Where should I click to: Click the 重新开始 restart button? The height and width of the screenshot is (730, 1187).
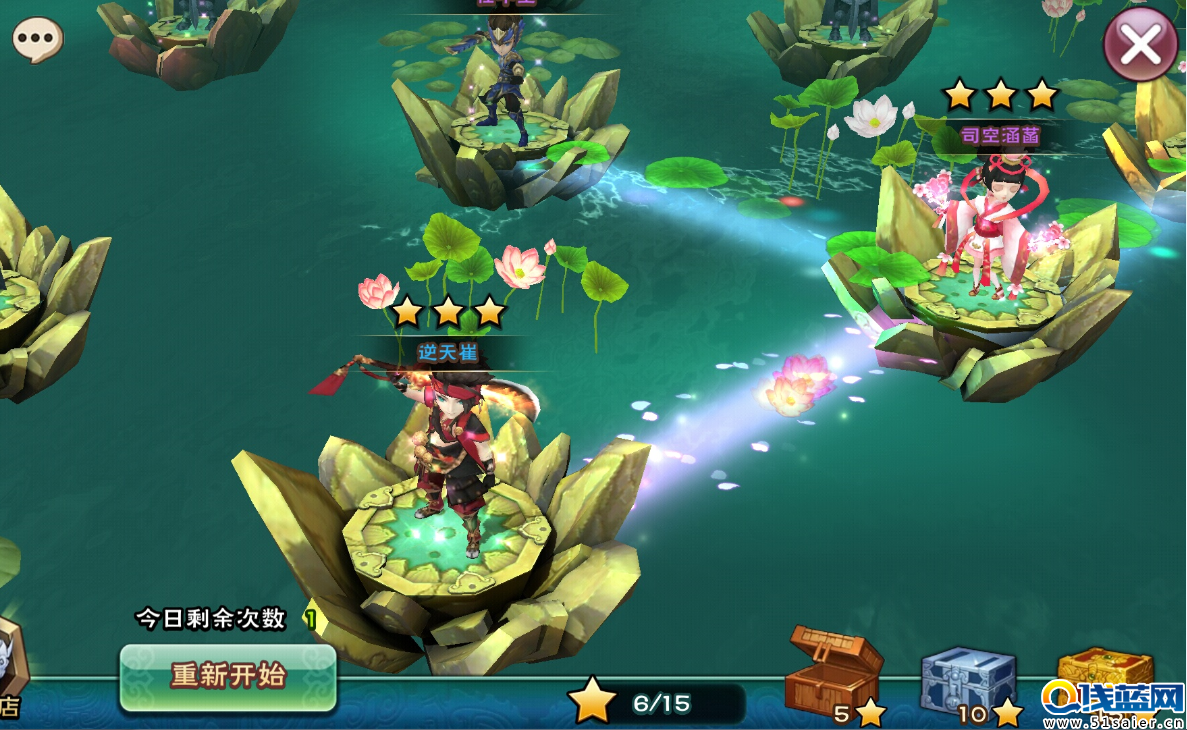click(228, 677)
